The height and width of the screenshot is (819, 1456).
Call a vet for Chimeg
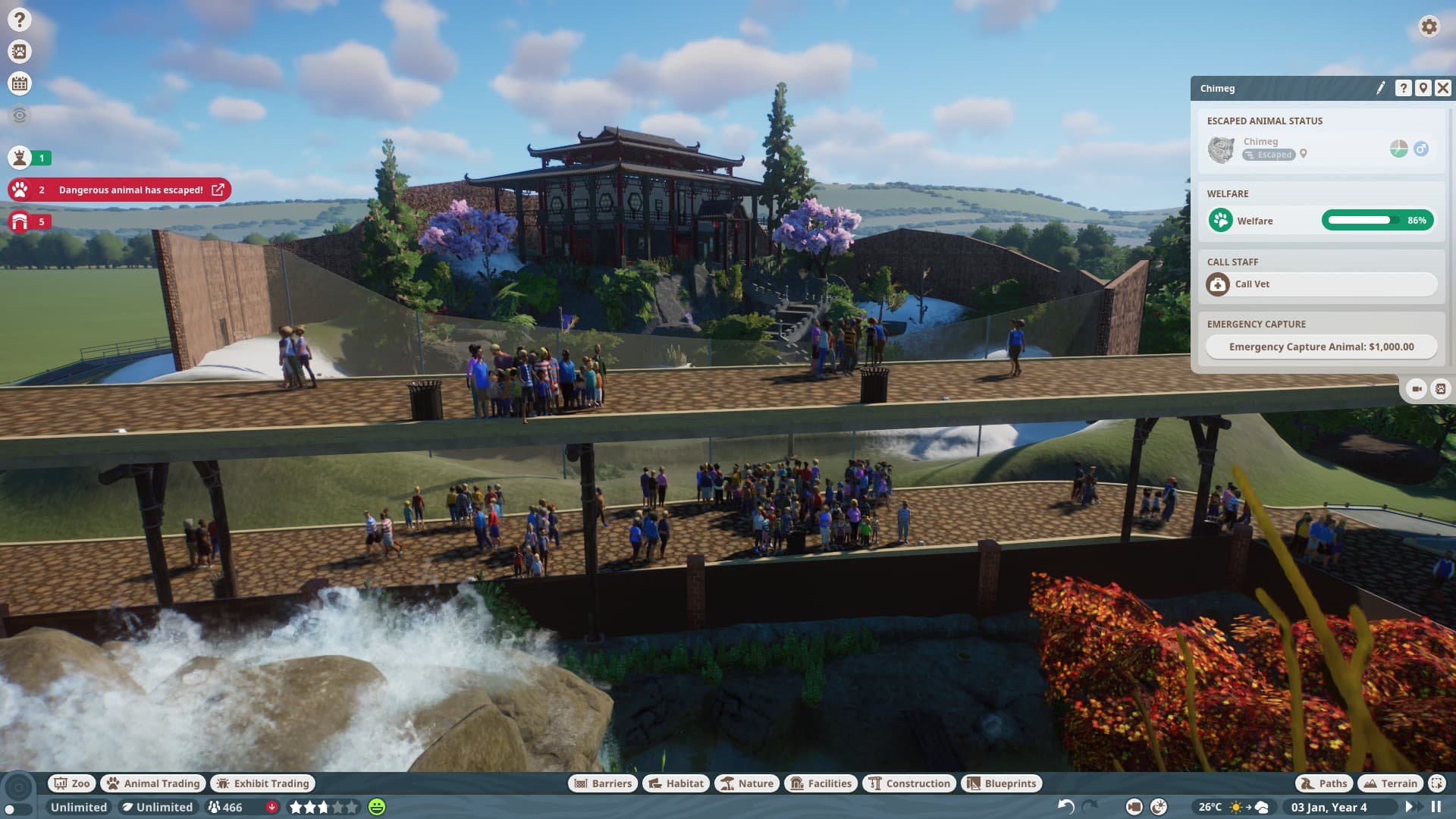(1321, 284)
